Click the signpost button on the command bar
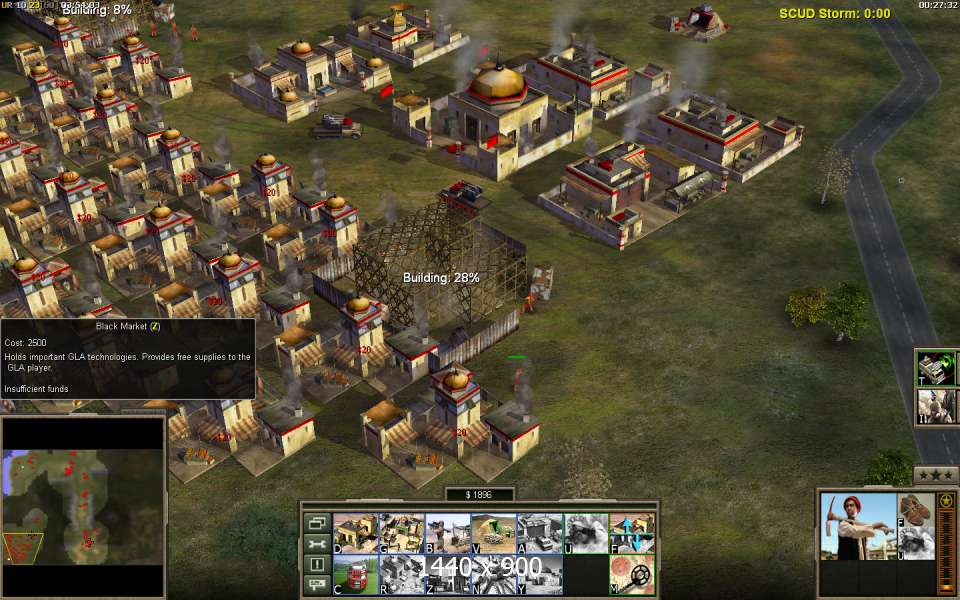 point(316,583)
